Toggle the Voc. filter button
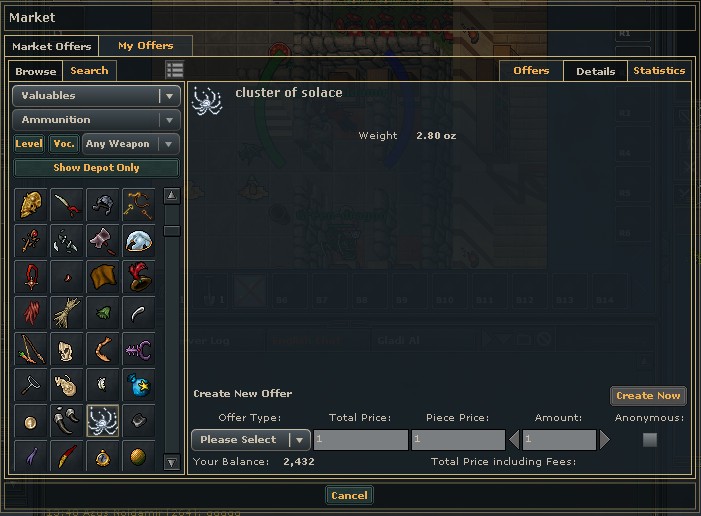This screenshot has height=516, width=701. point(64,144)
